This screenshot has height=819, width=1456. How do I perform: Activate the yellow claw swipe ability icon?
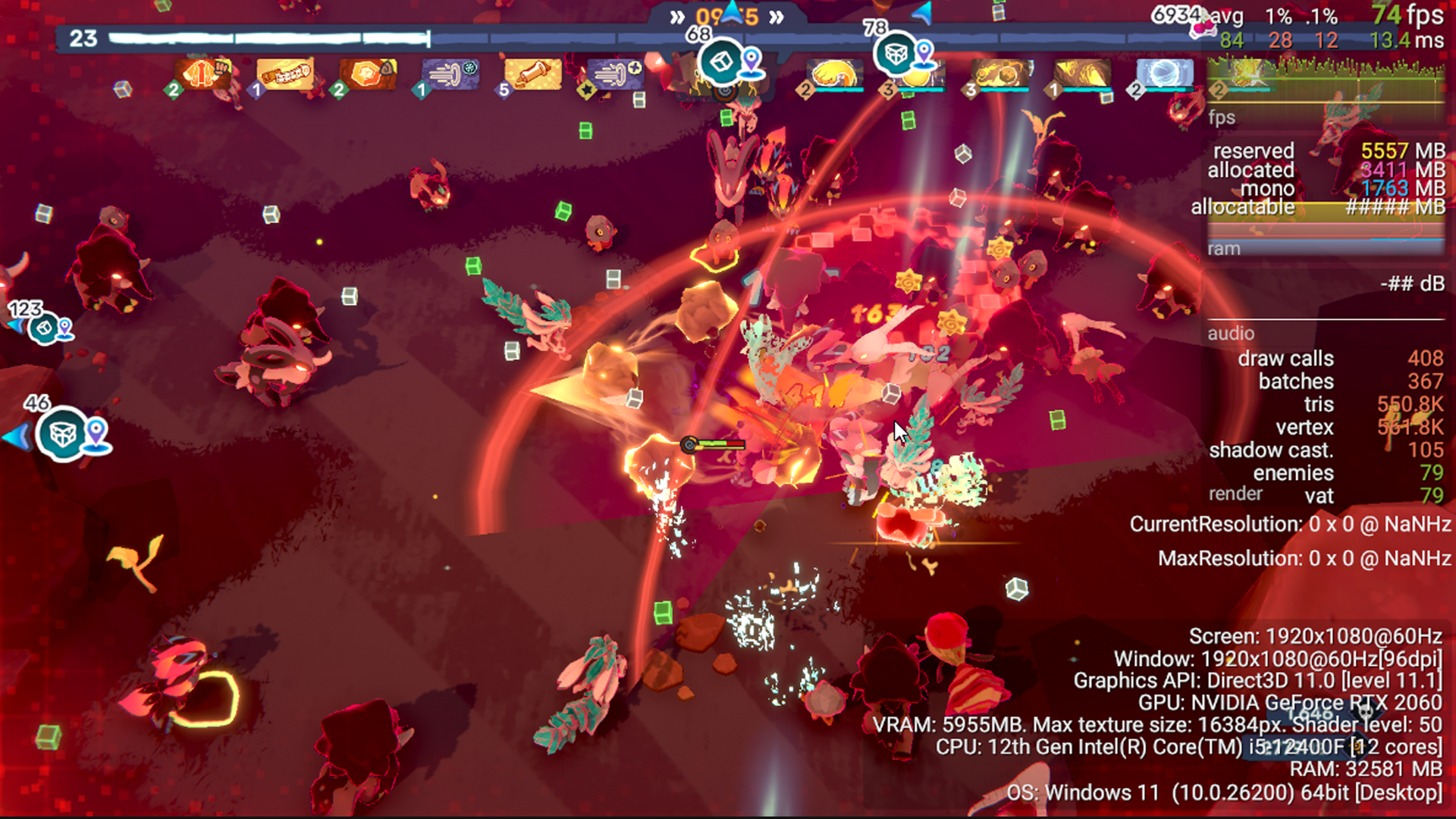coord(835,74)
